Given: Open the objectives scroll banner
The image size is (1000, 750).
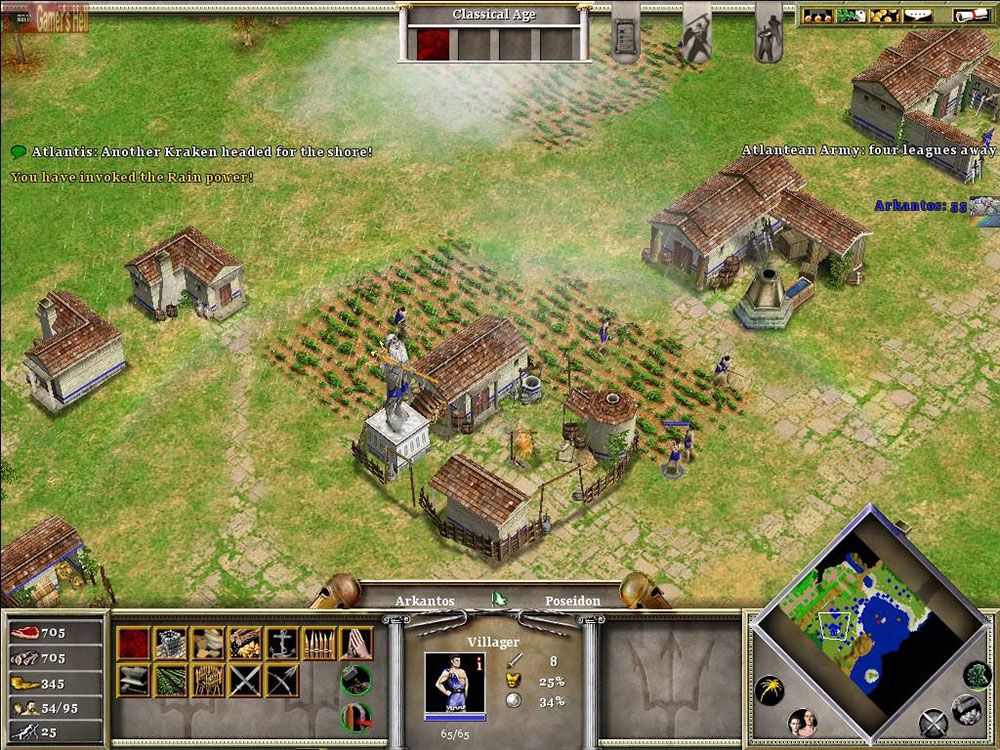Looking at the screenshot, I should click(626, 33).
